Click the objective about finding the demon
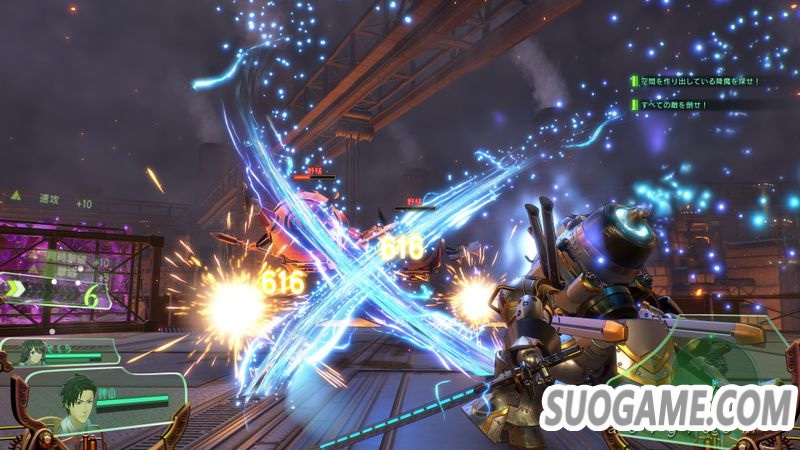Viewport: 800px width, 450px height. (702, 81)
